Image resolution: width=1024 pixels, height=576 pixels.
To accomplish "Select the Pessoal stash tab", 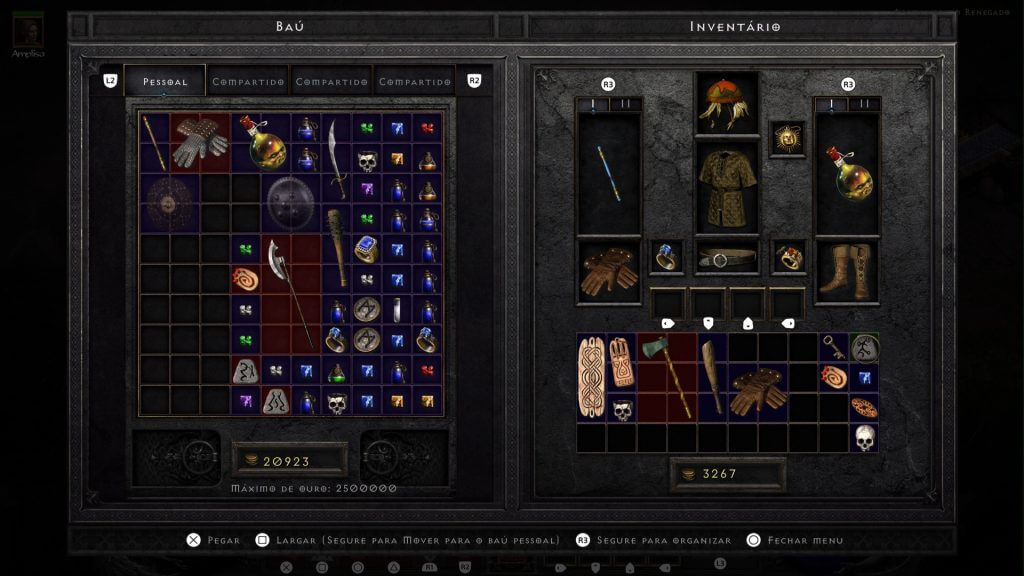I will [165, 81].
